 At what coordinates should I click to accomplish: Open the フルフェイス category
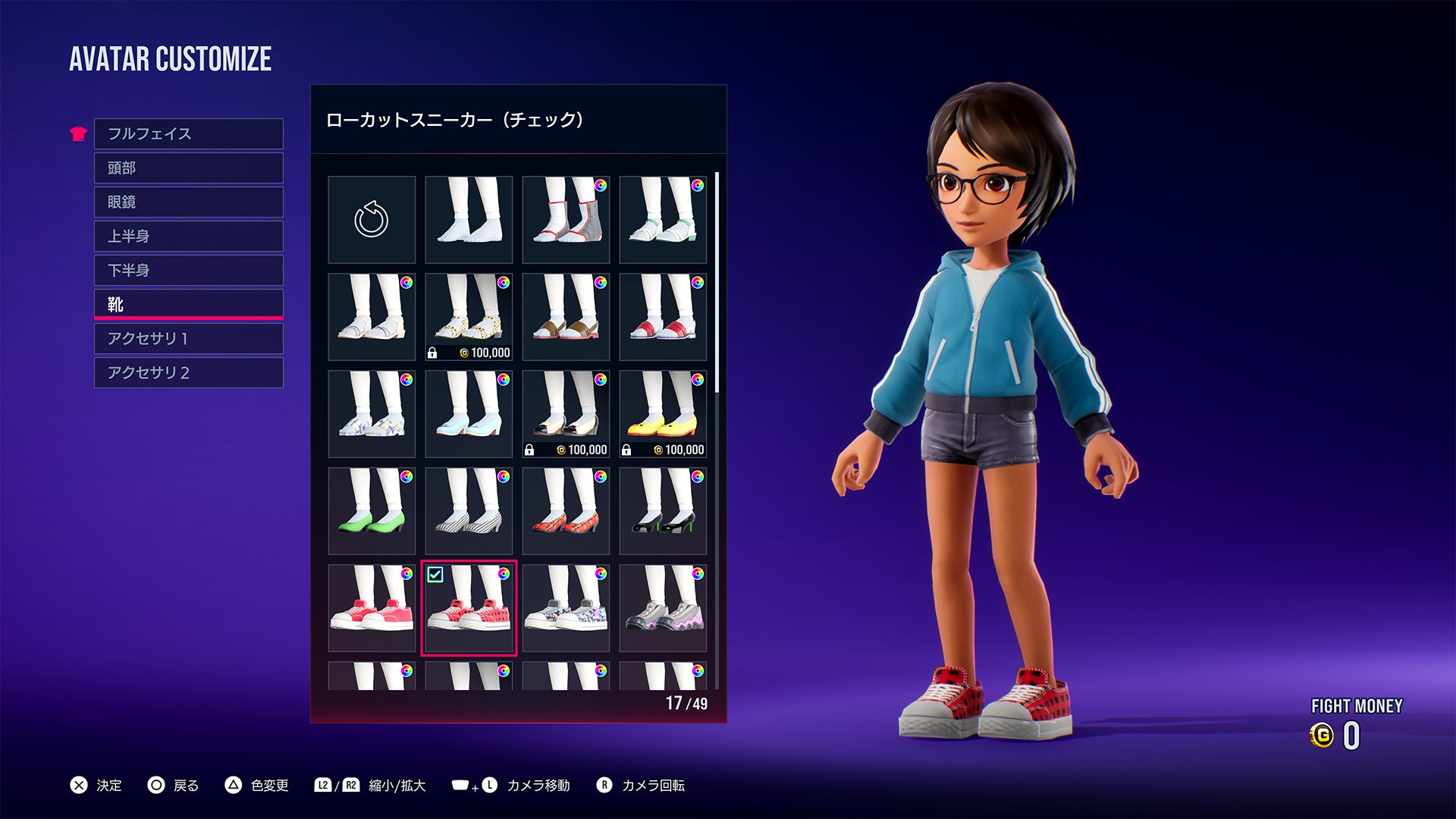pos(188,133)
